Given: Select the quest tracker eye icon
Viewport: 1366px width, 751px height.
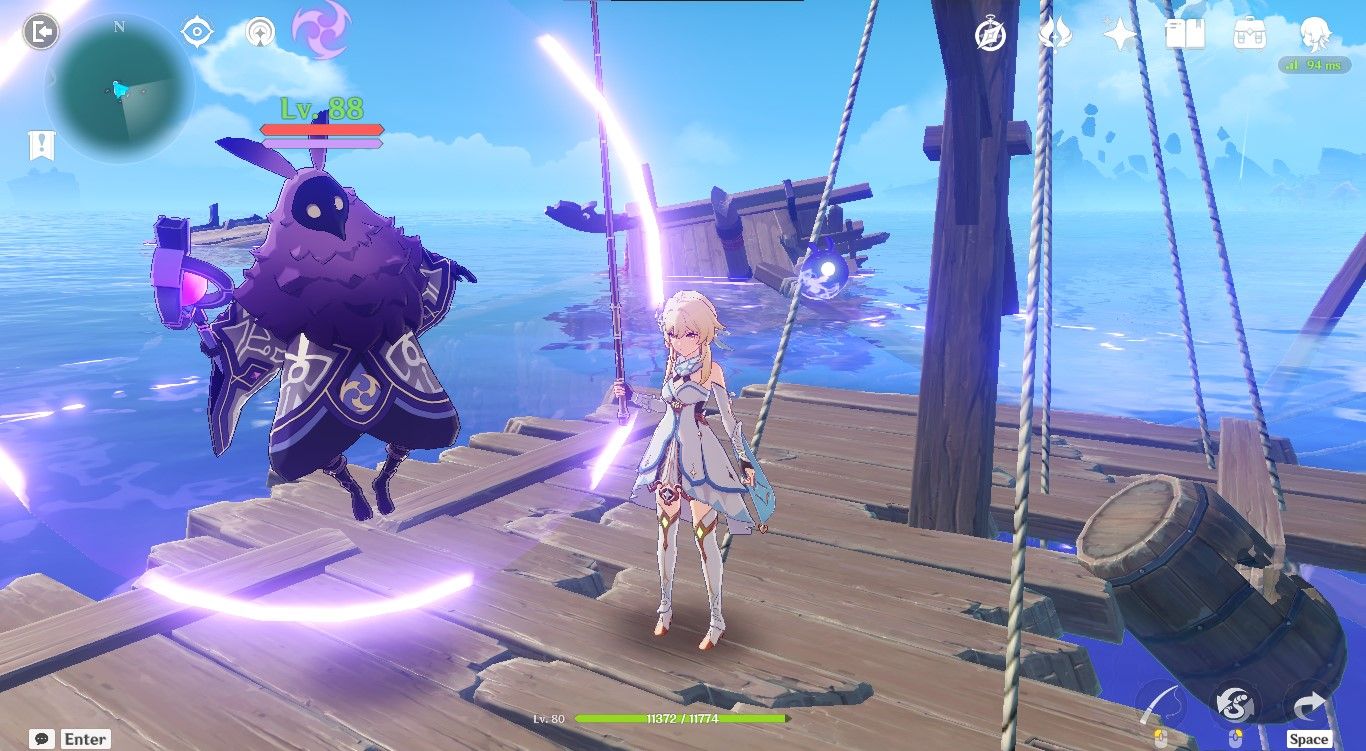Looking at the screenshot, I should pyautogui.click(x=197, y=33).
